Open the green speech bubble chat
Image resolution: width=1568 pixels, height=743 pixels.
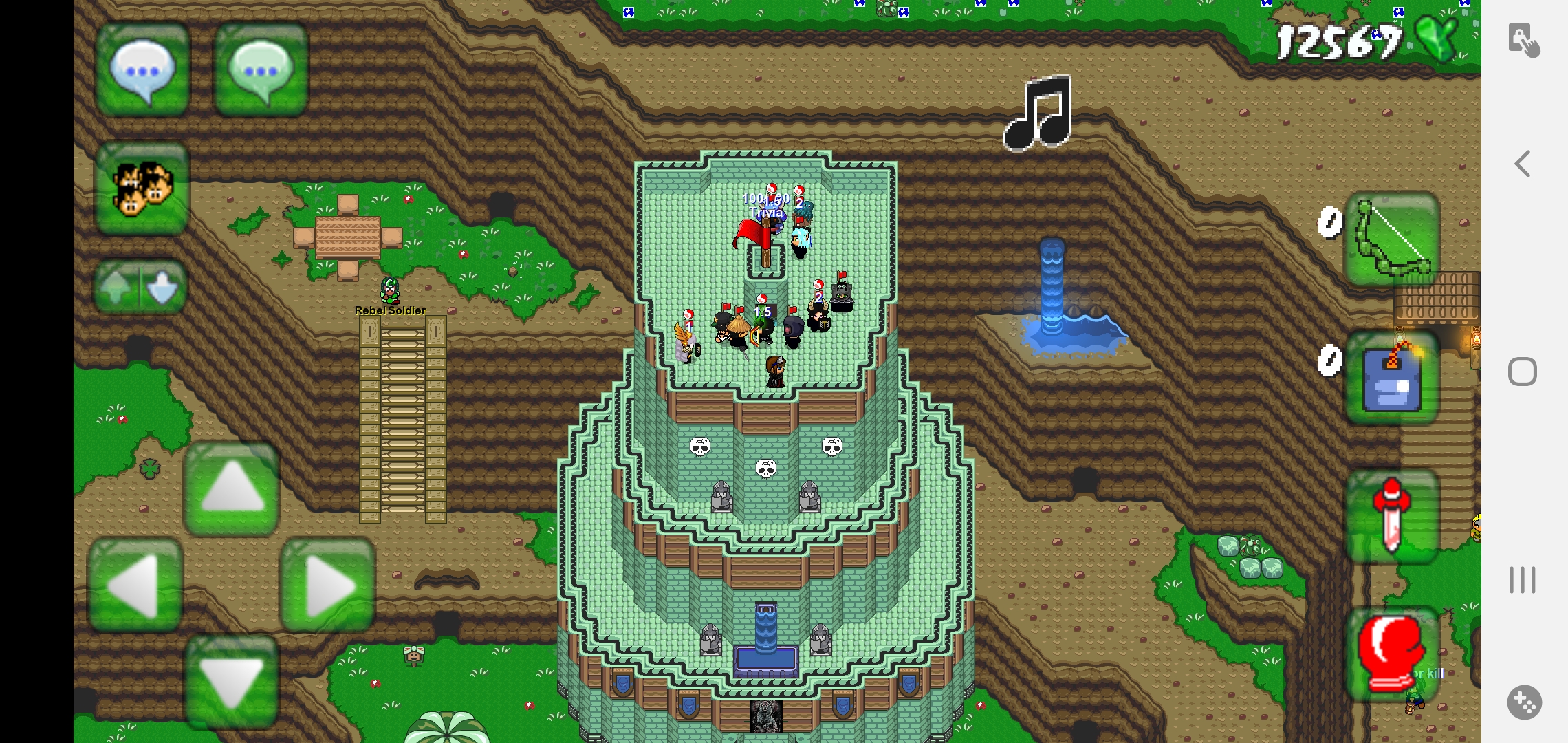[261, 70]
